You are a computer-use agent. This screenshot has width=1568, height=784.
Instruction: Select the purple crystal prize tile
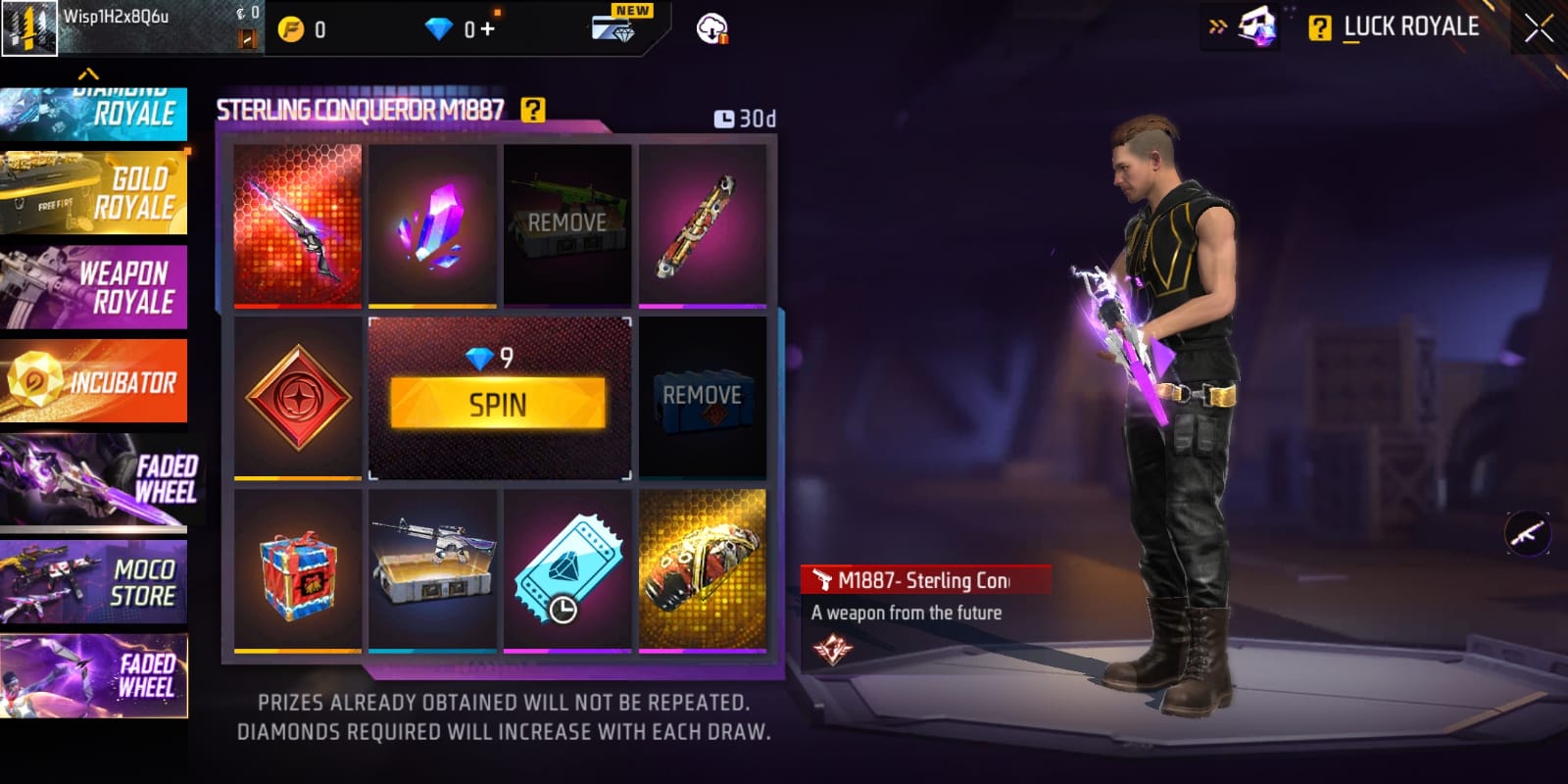[432, 224]
